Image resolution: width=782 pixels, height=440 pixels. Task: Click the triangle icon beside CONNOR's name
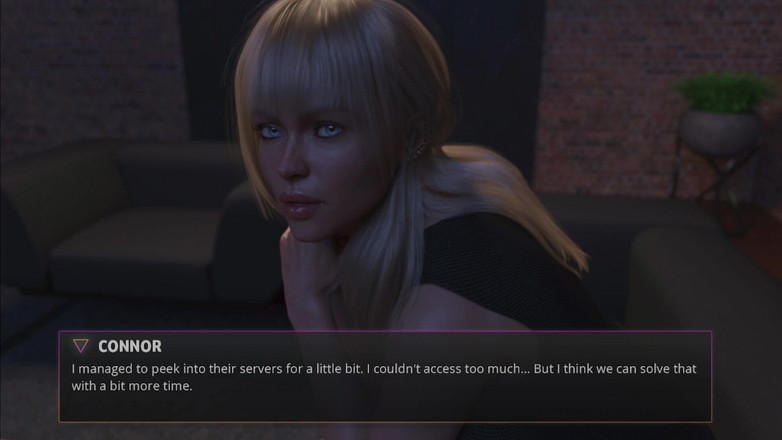click(81, 346)
